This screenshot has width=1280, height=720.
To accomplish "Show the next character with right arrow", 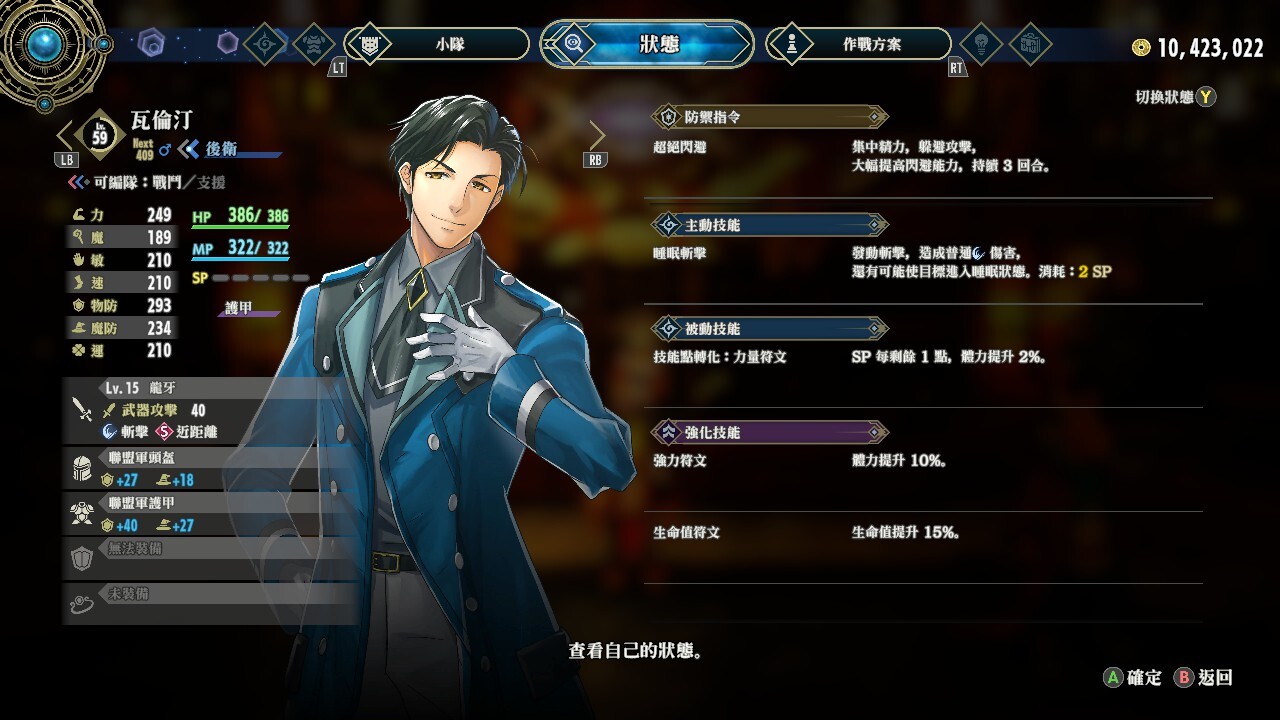I will (597, 136).
